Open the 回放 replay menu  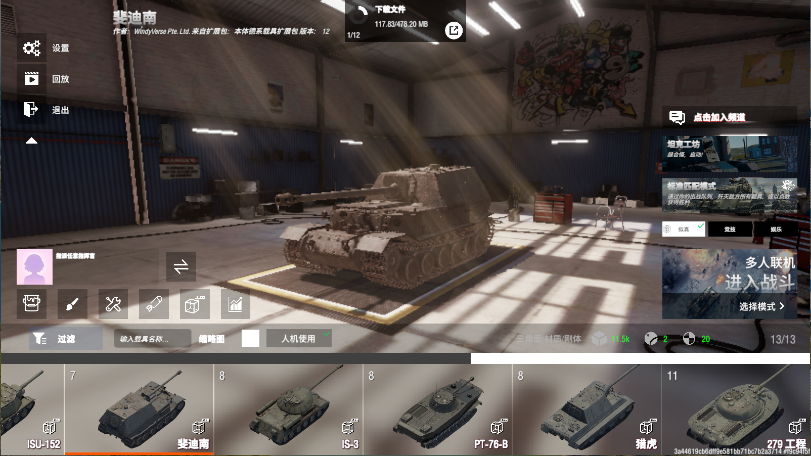click(x=44, y=79)
